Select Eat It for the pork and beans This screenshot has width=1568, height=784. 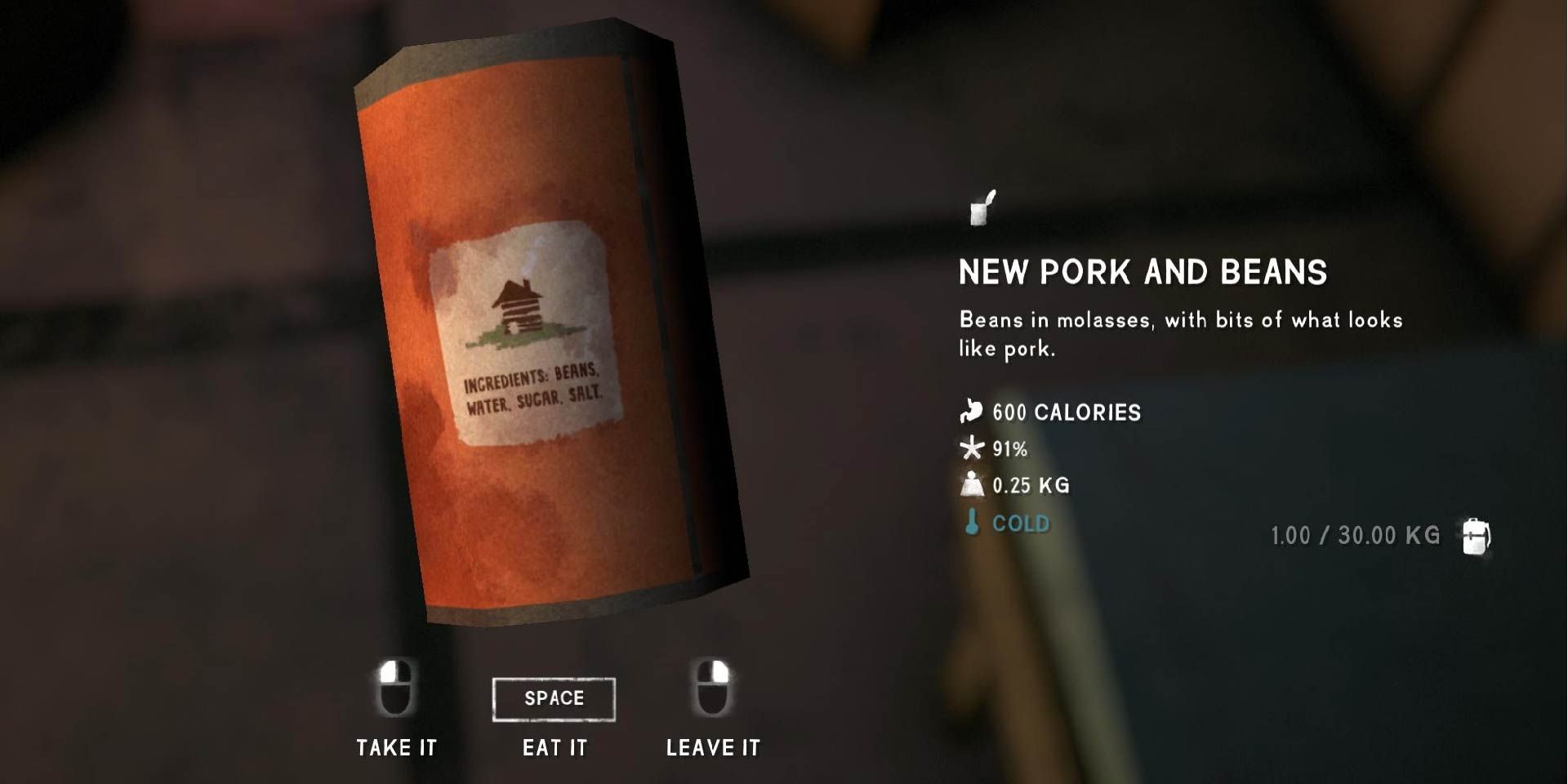coord(555,746)
